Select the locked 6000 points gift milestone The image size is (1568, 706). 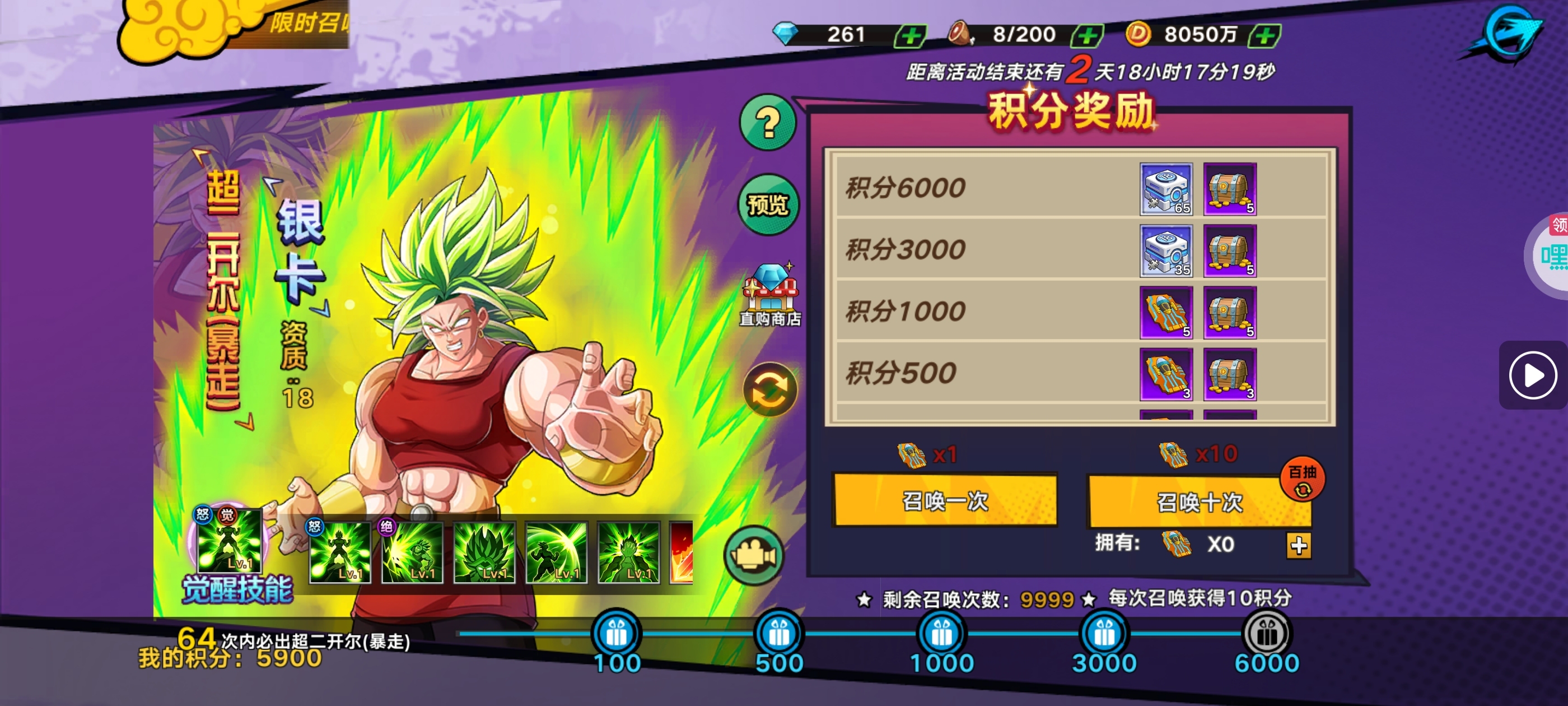click(1267, 635)
